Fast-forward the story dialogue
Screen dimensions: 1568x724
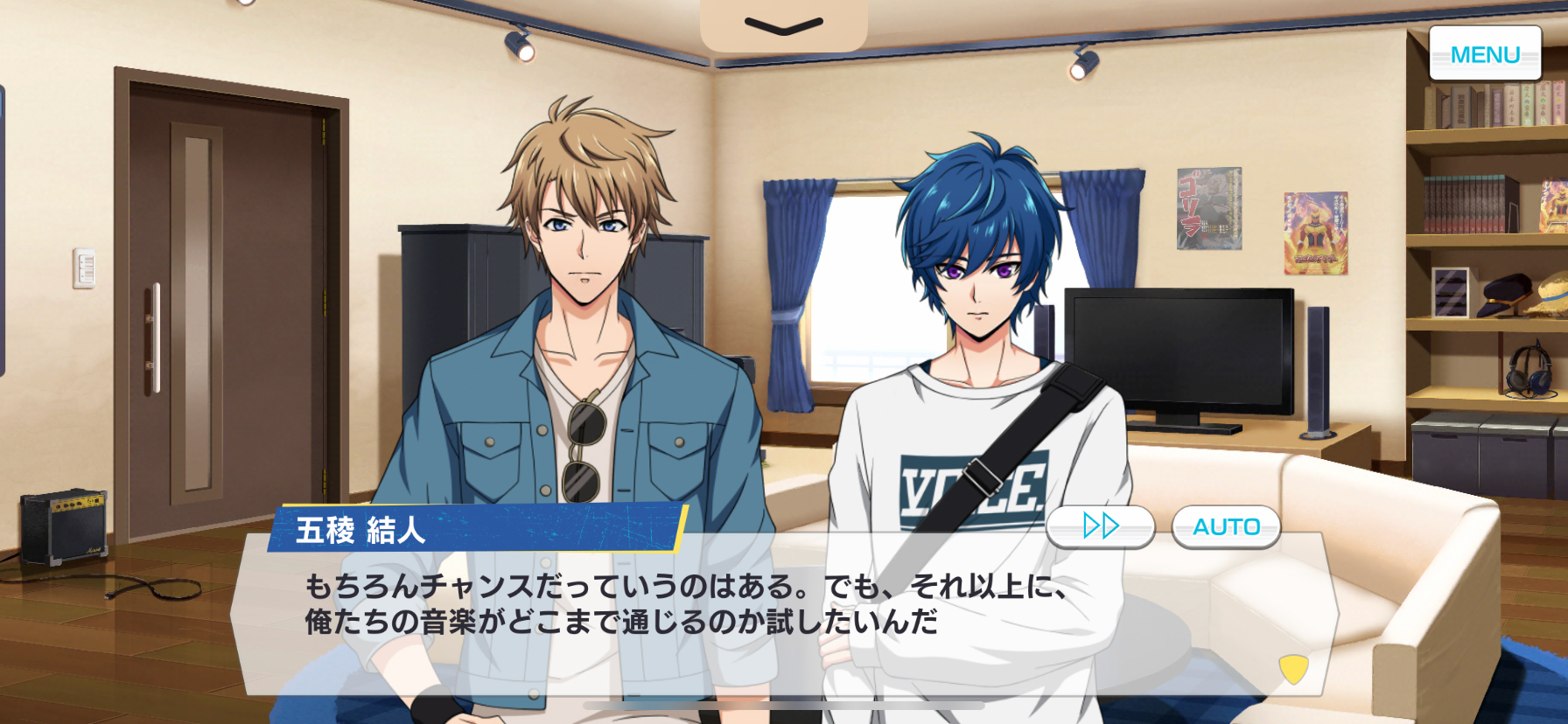pos(1101,526)
